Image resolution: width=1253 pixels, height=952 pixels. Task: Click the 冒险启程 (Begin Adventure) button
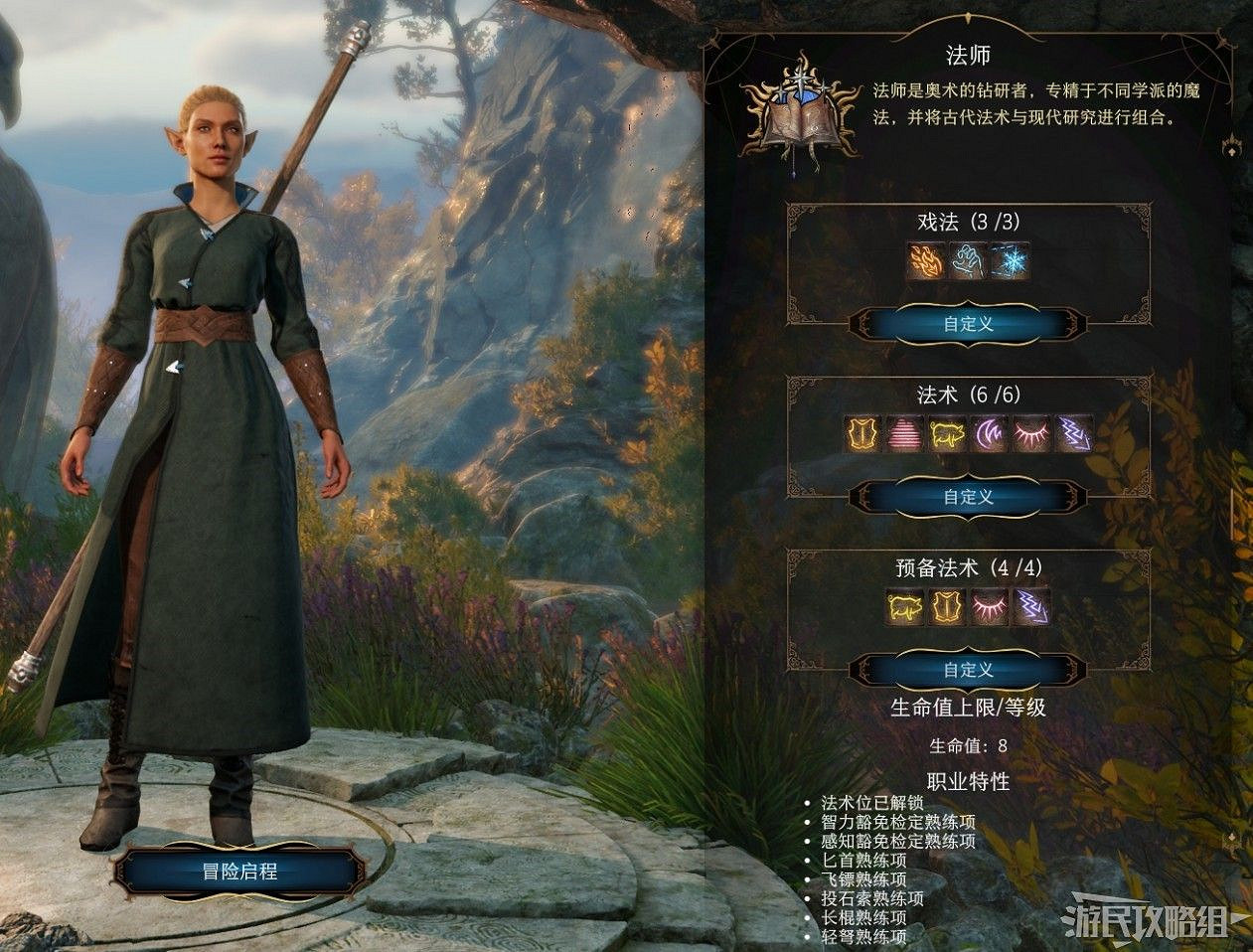(x=239, y=873)
